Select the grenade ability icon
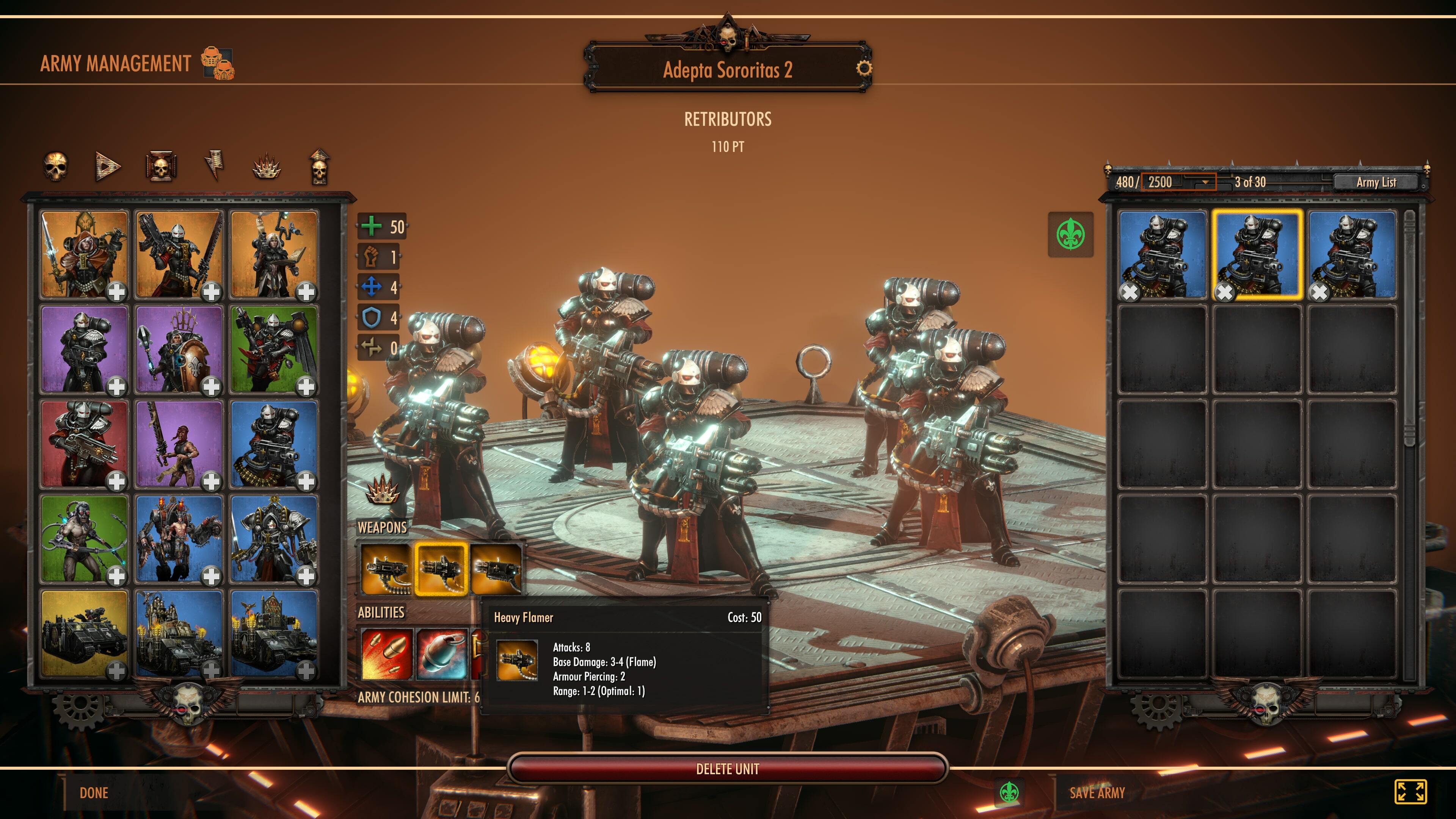 coord(441,654)
